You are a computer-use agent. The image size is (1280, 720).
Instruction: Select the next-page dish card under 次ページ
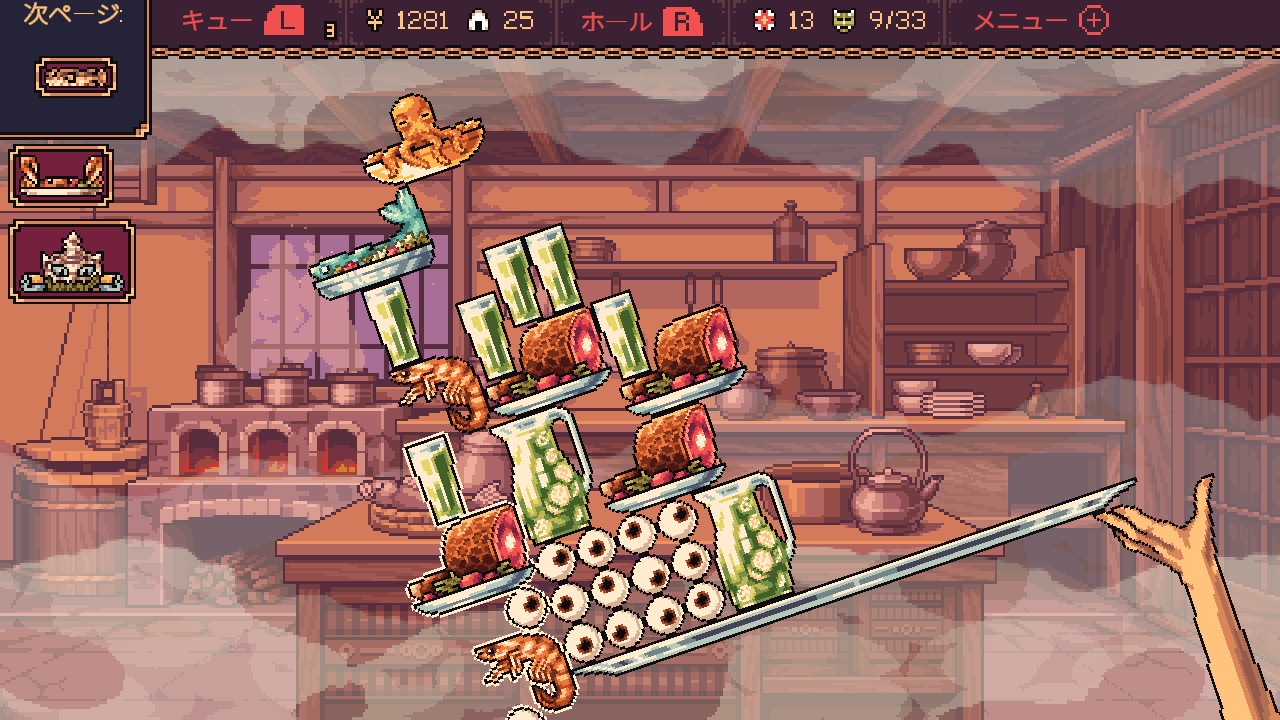75,77
